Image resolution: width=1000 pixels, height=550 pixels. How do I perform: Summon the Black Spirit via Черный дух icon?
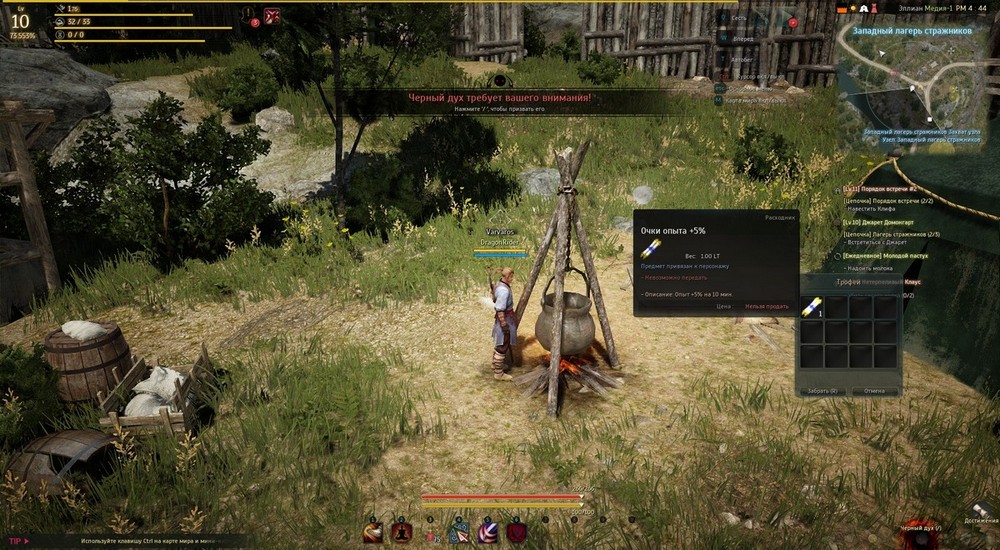(919, 532)
